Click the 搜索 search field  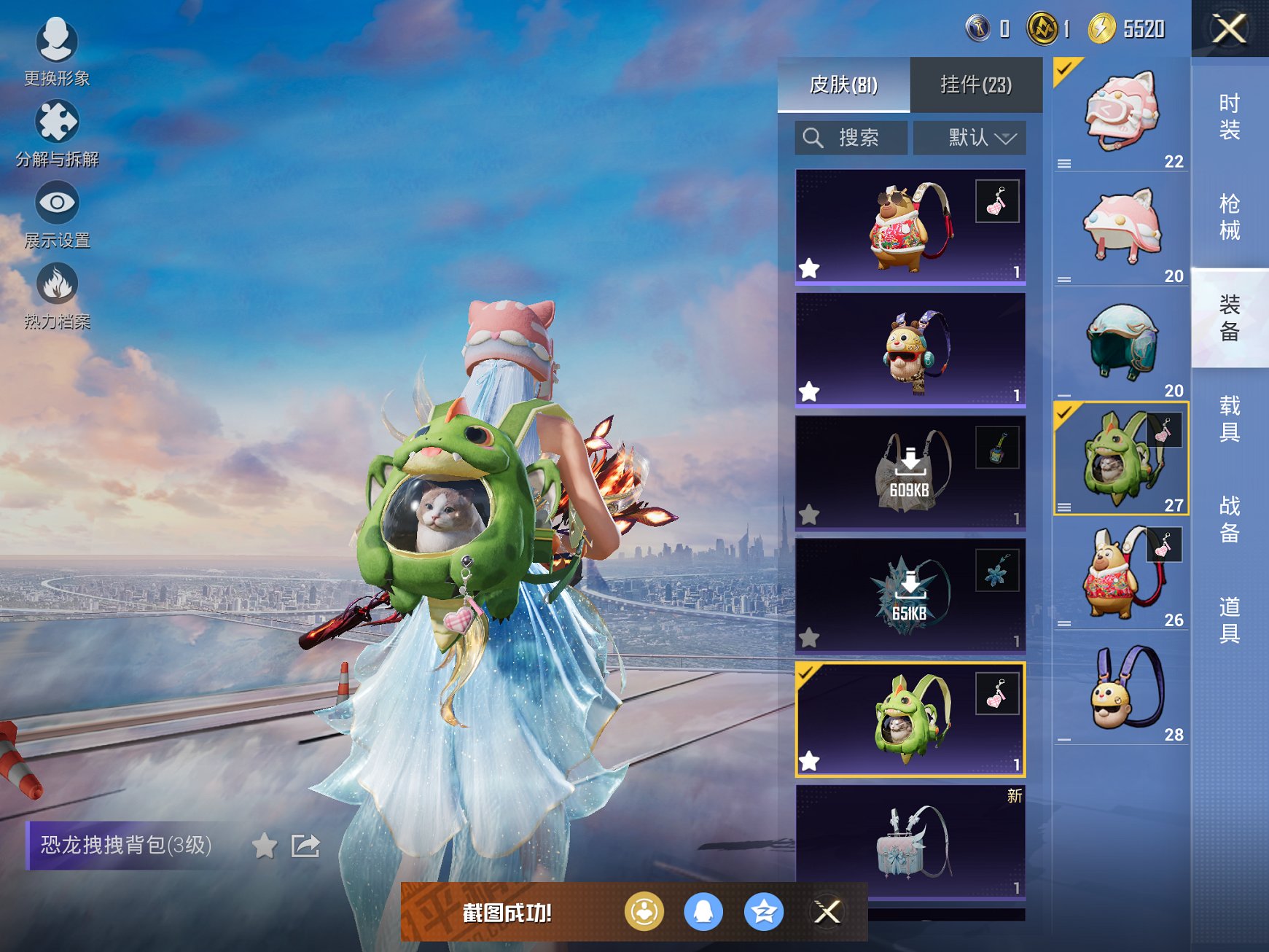tap(851, 138)
